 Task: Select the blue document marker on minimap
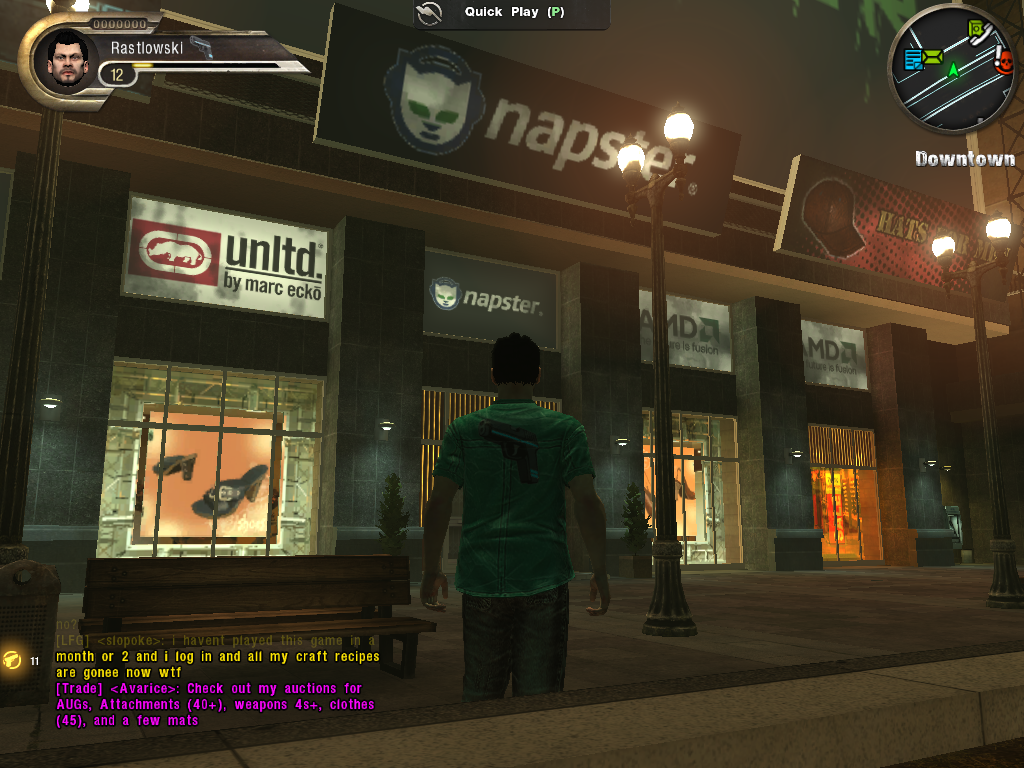tap(913, 61)
